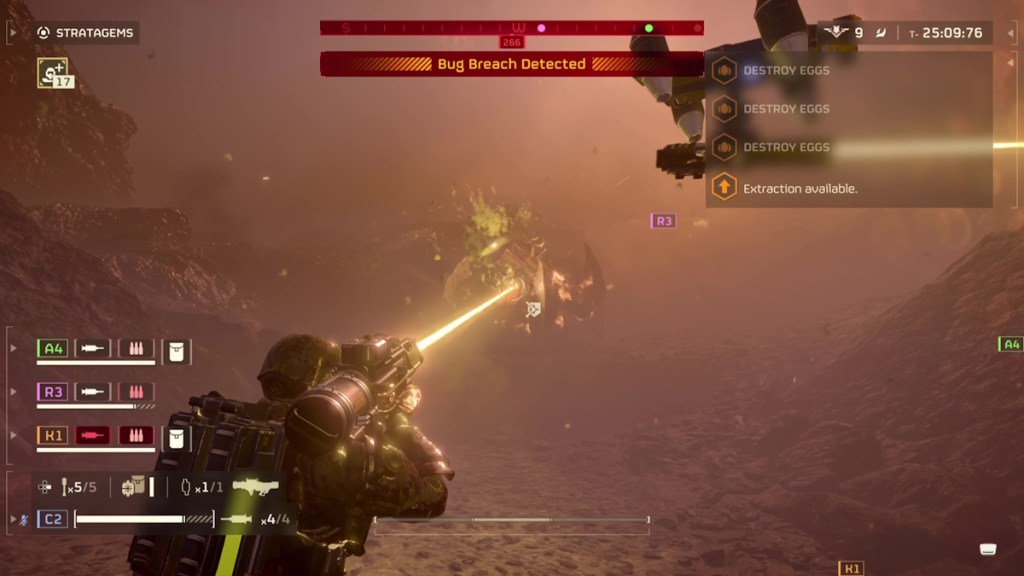Select the Extraction available objective
The image size is (1024, 576).
[799, 188]
